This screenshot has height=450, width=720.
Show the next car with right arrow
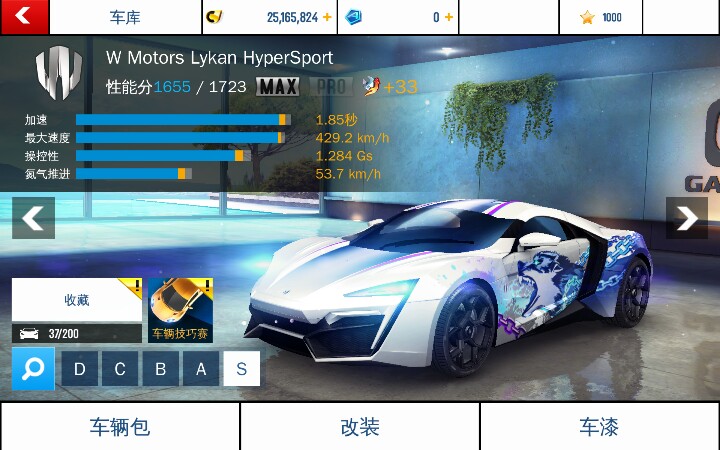(687, 218)
